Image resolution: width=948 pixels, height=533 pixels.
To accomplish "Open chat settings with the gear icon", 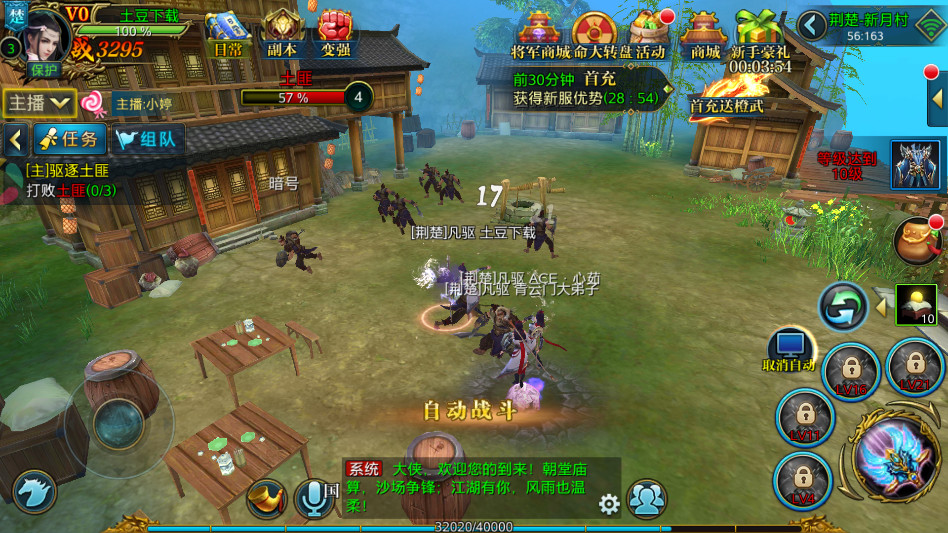I will (609, 504).
